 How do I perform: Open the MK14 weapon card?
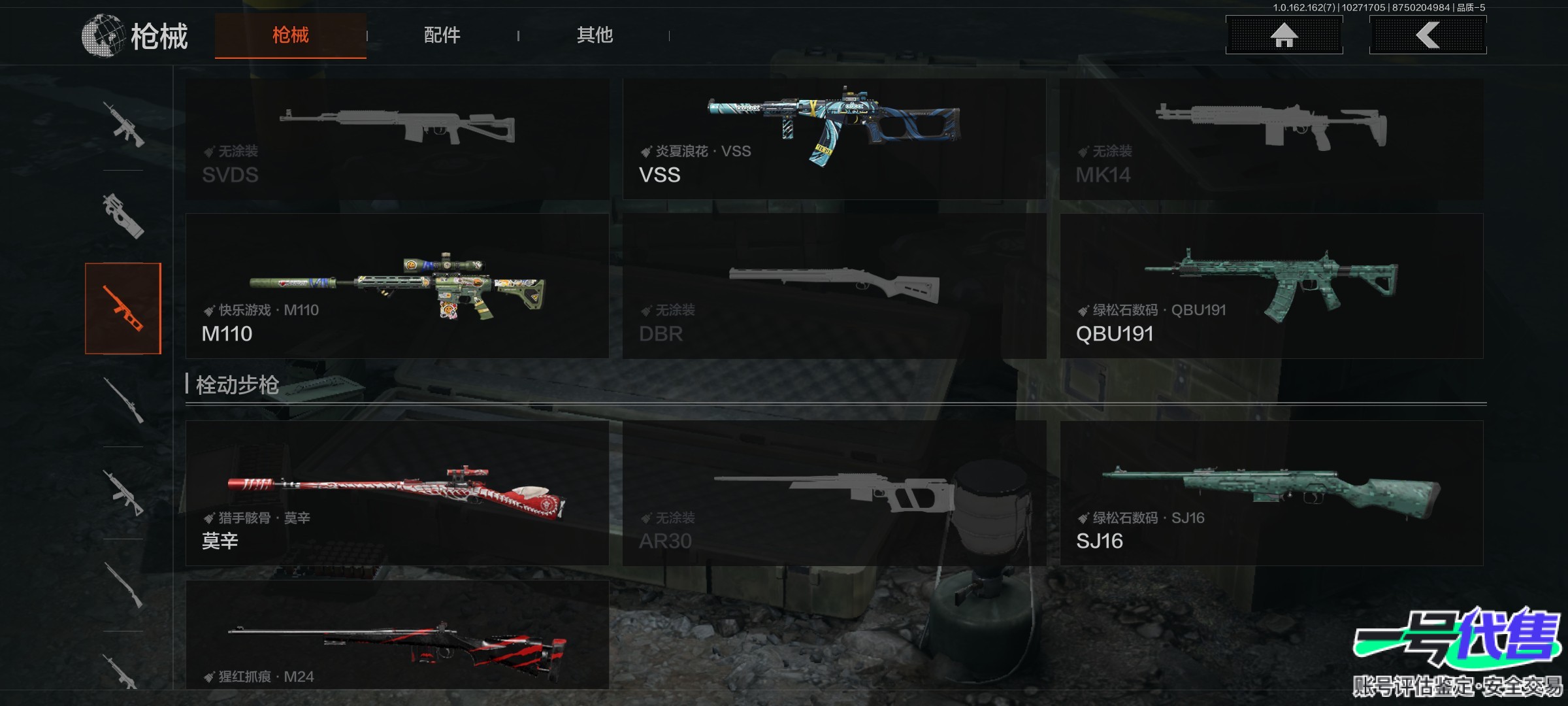[1271, 139]
